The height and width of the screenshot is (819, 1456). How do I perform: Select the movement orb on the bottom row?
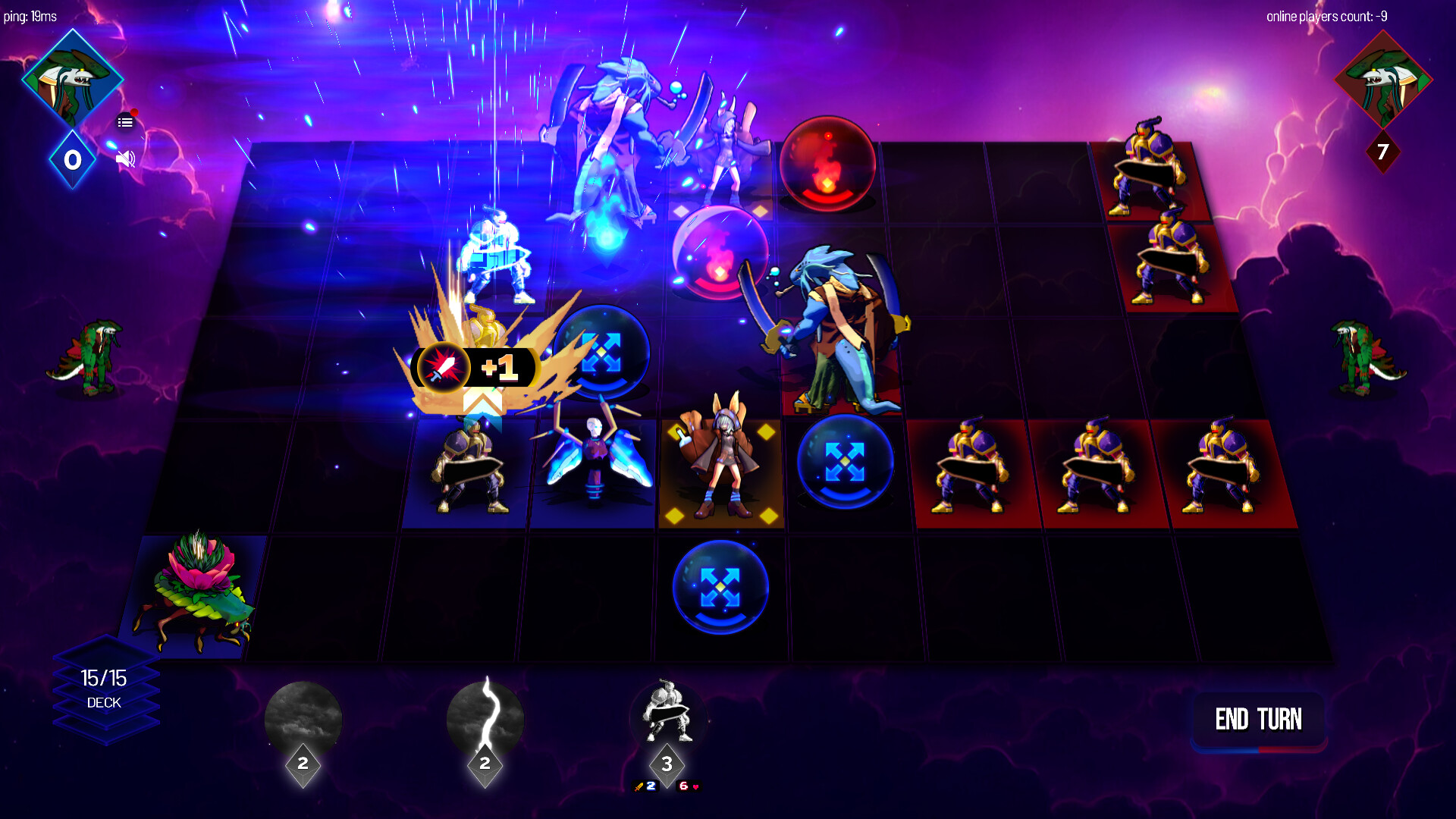coord(719,588)
